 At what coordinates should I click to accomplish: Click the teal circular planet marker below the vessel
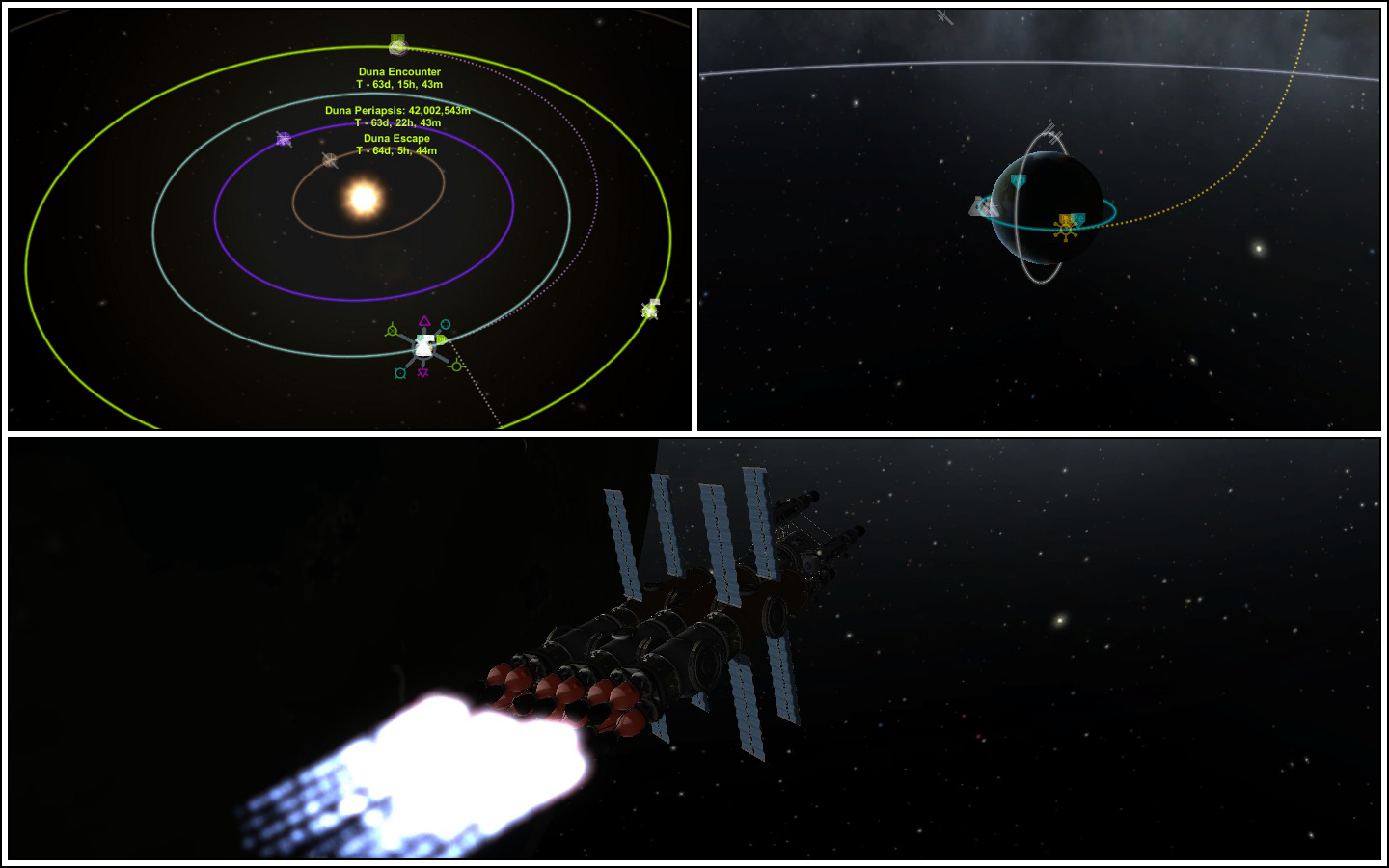[x=400, y=373]
